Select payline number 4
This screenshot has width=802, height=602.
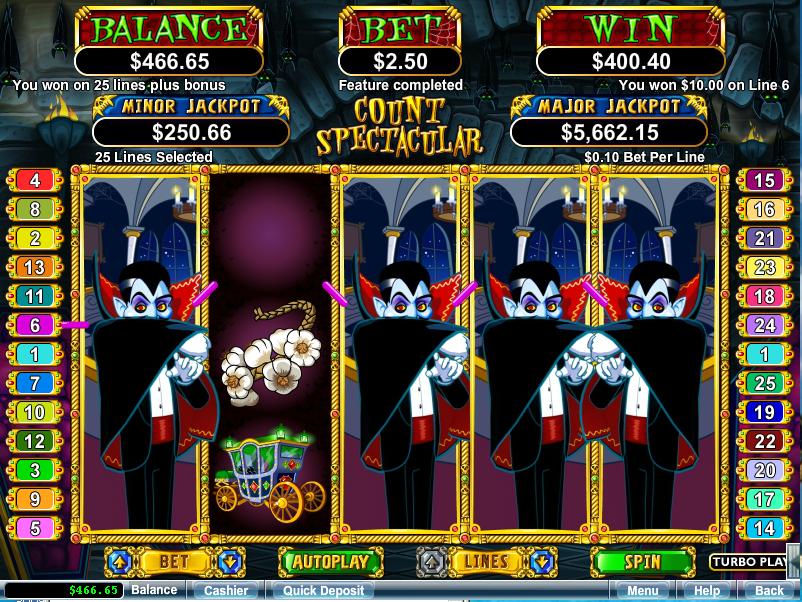(36, 181)
